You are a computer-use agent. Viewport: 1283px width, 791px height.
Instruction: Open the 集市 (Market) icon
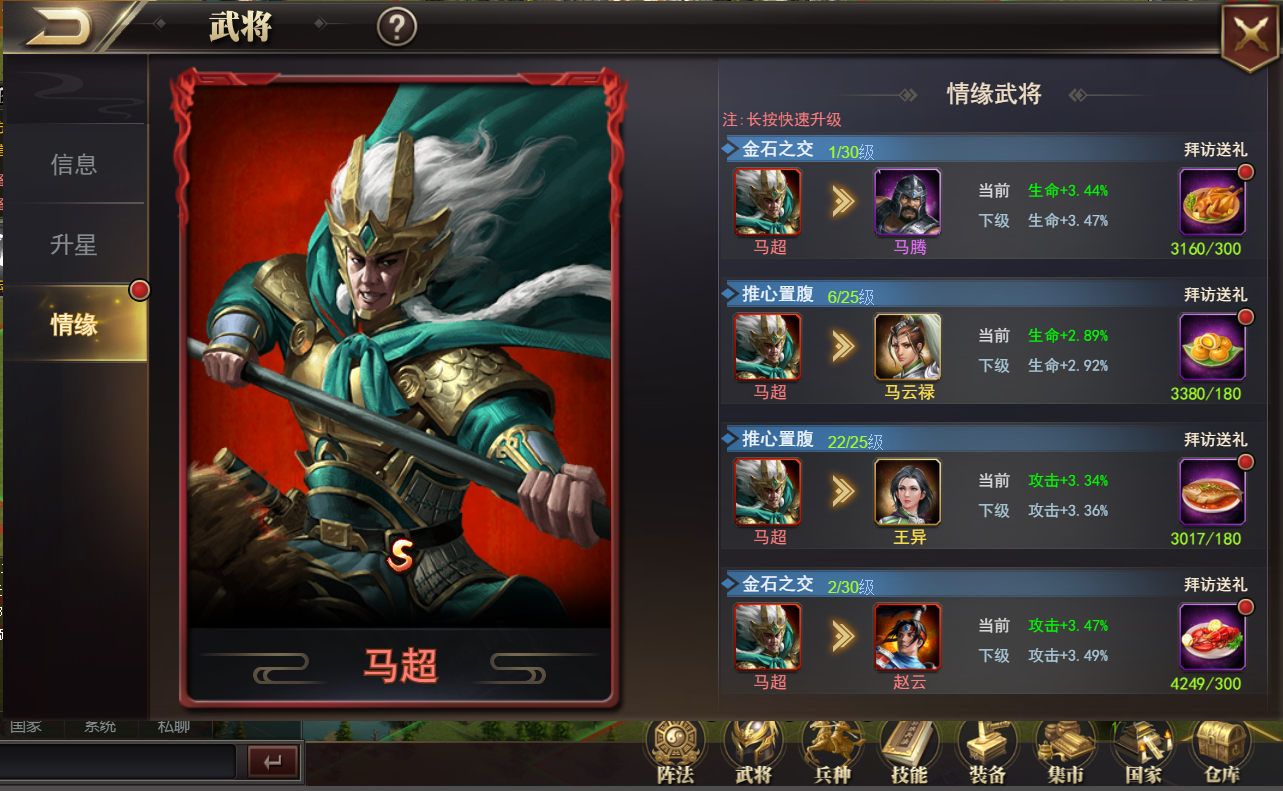click(x=1064, y=745)
